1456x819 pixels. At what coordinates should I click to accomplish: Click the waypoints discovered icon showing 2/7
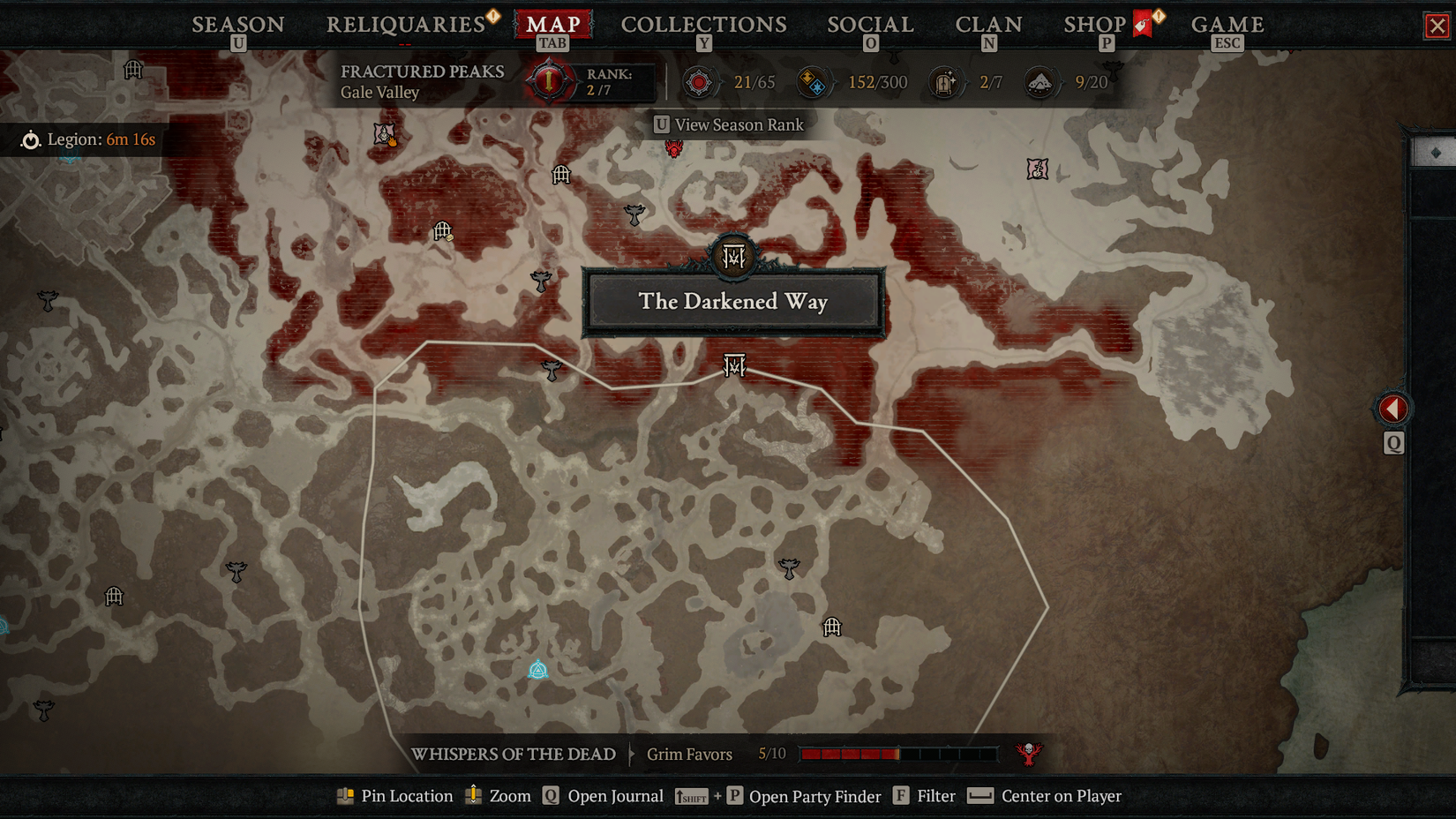945,81
